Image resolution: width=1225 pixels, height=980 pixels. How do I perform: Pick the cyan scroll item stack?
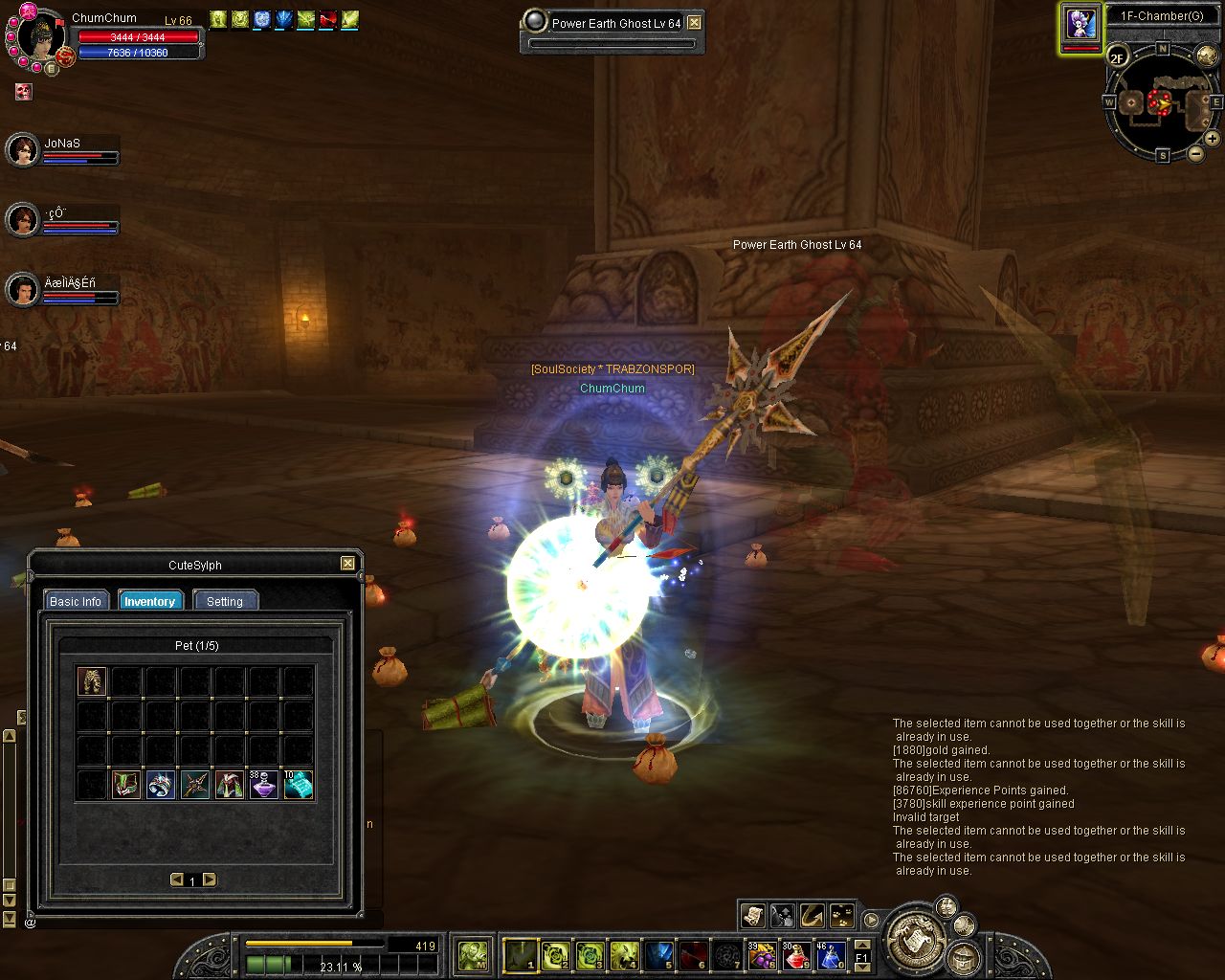298,785
